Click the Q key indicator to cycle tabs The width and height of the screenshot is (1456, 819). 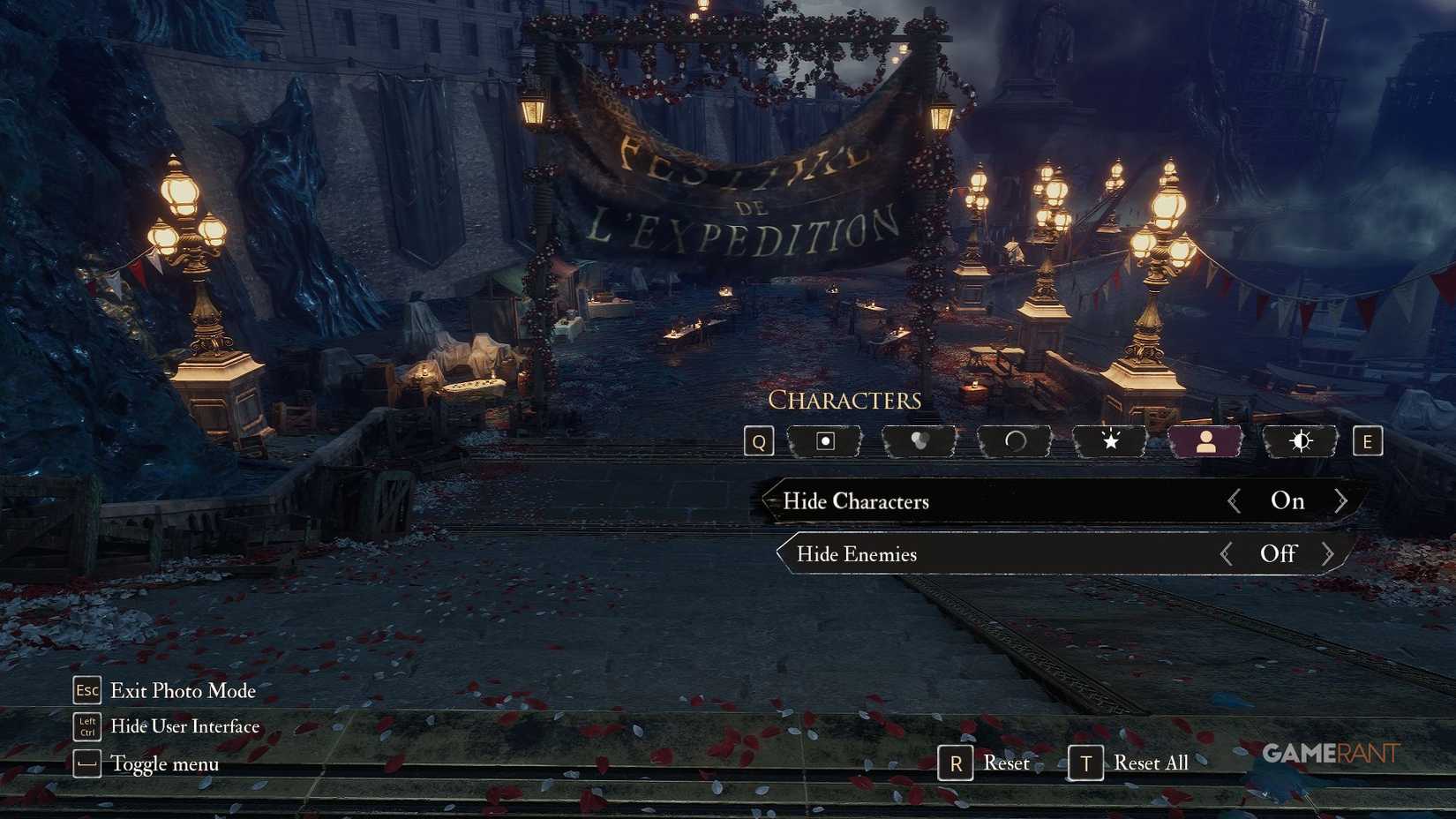(x=757, y=441)
